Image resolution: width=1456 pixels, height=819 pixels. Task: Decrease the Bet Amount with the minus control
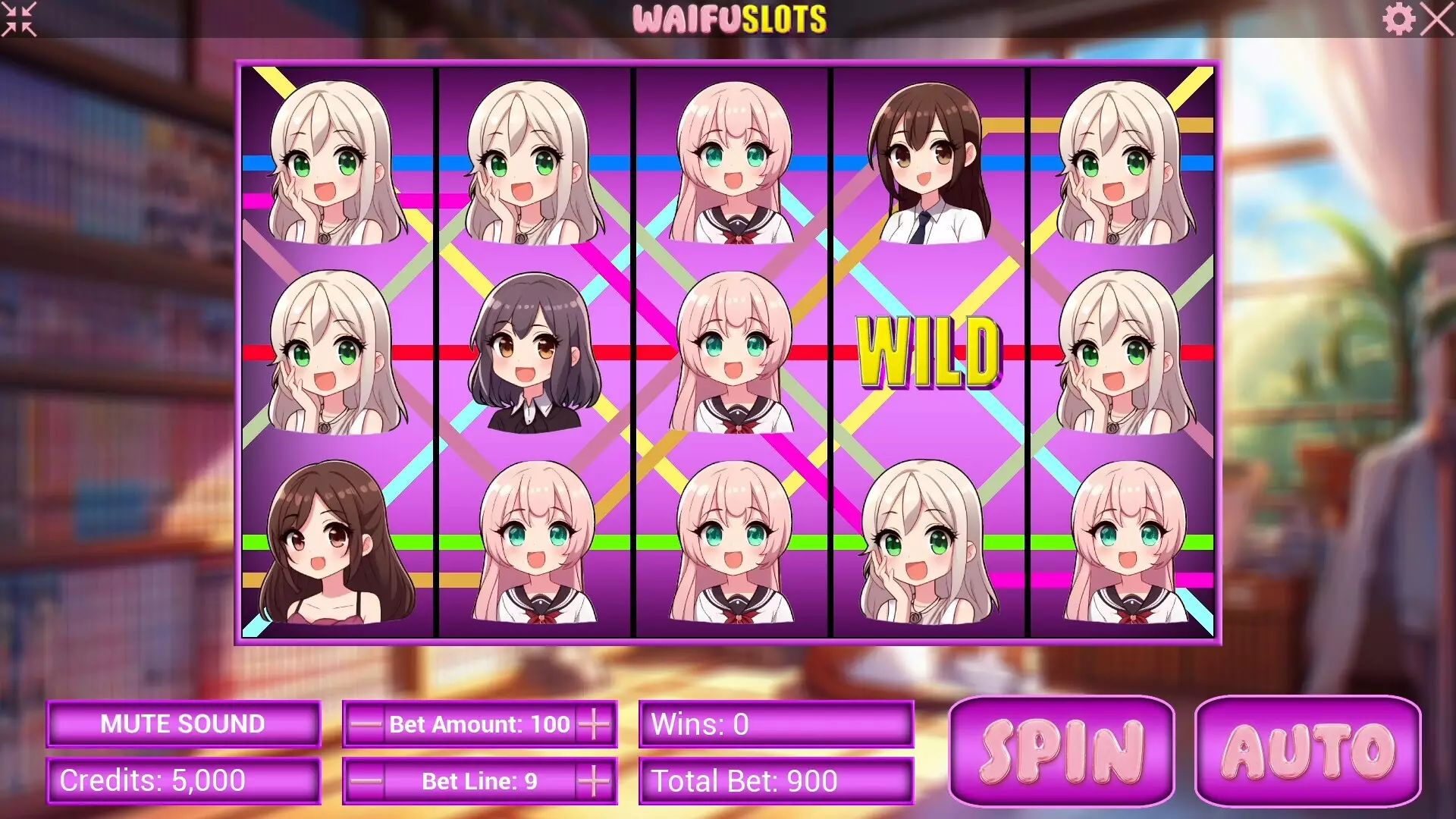click(x=367, y=724)
